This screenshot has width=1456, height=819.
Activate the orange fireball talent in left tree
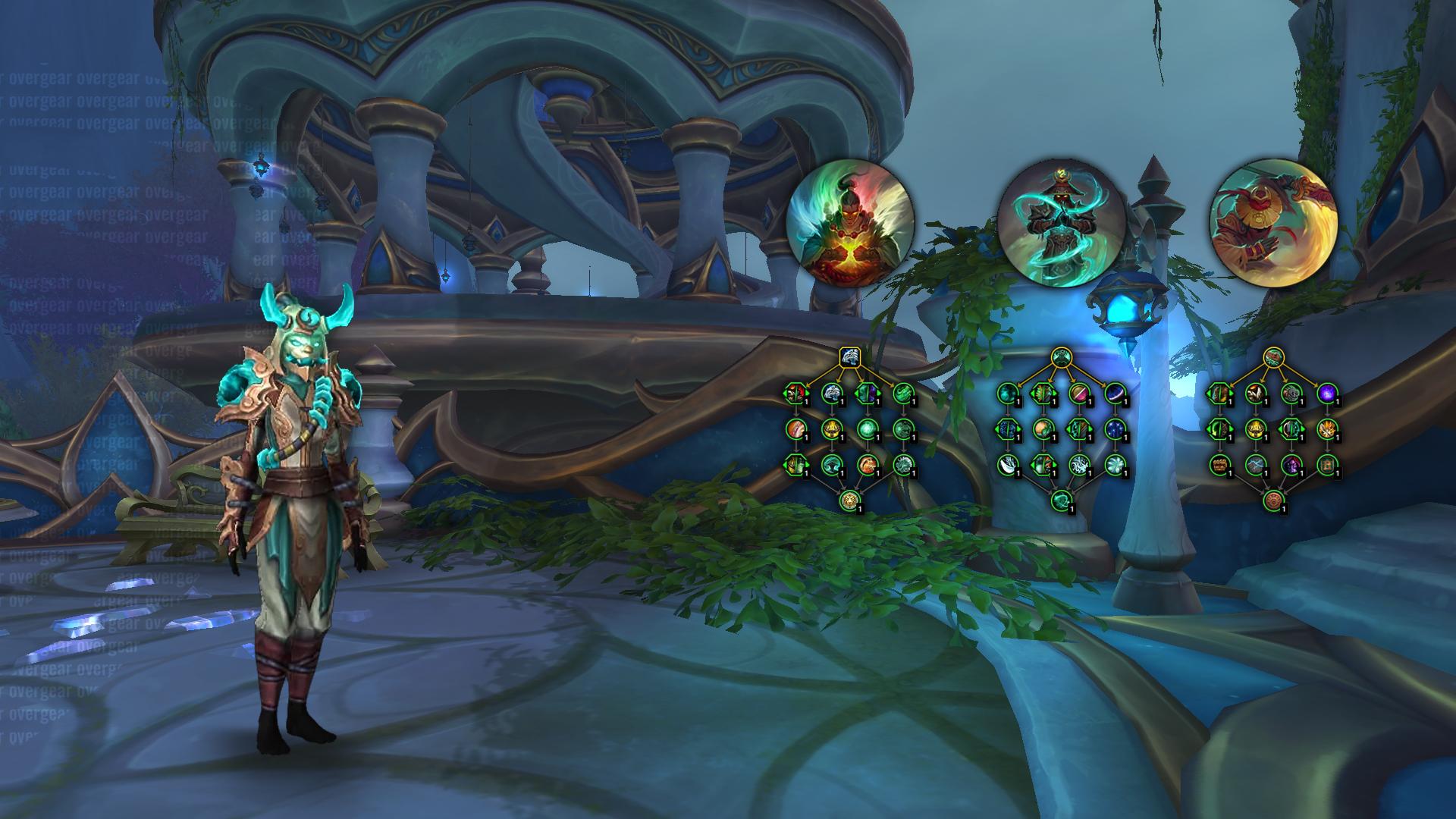tap(866, 464)
